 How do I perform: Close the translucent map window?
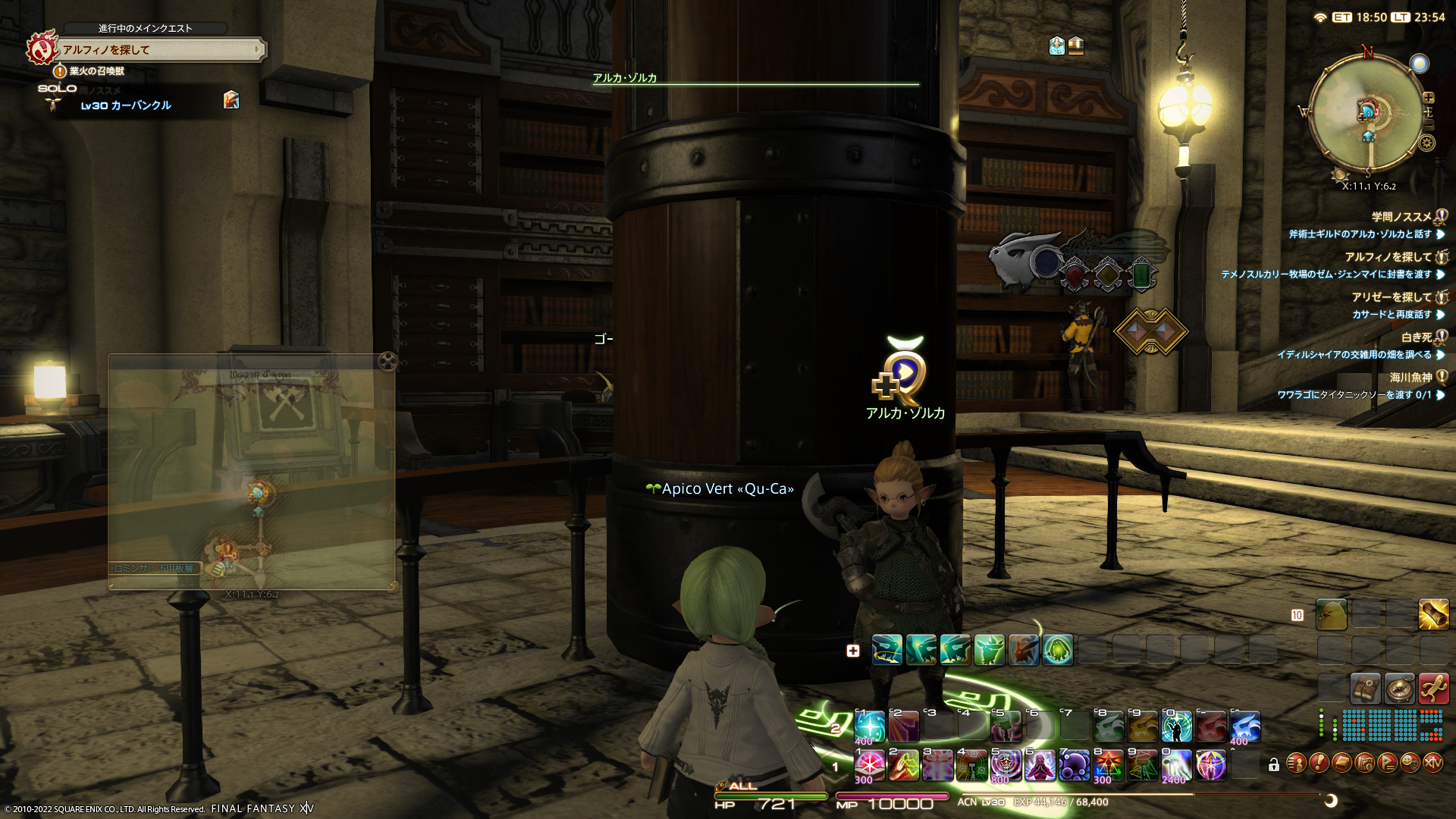(x=388, y=361)
